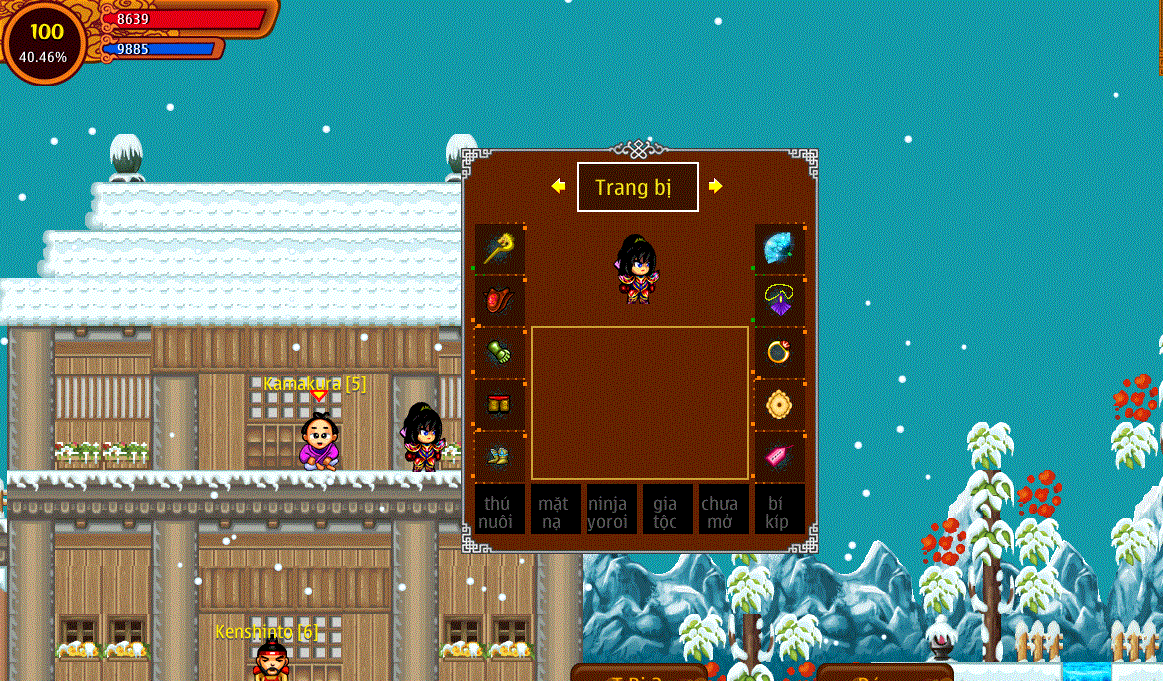Choose the red armor equipment slot
The width and height of the screenshot is (1163, 681).
[500, 300]
